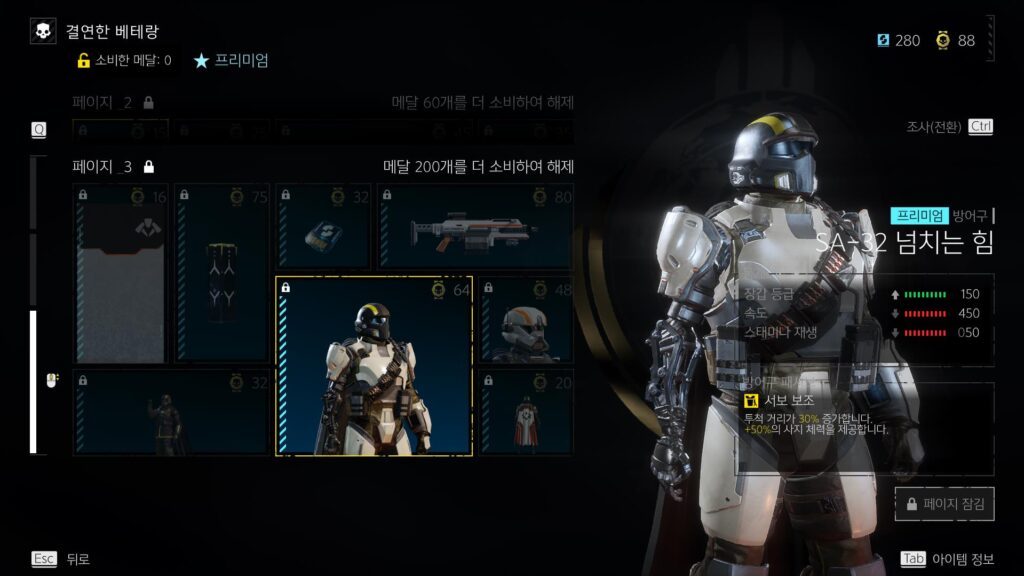Click the locked page button

(x=944, y=504)
